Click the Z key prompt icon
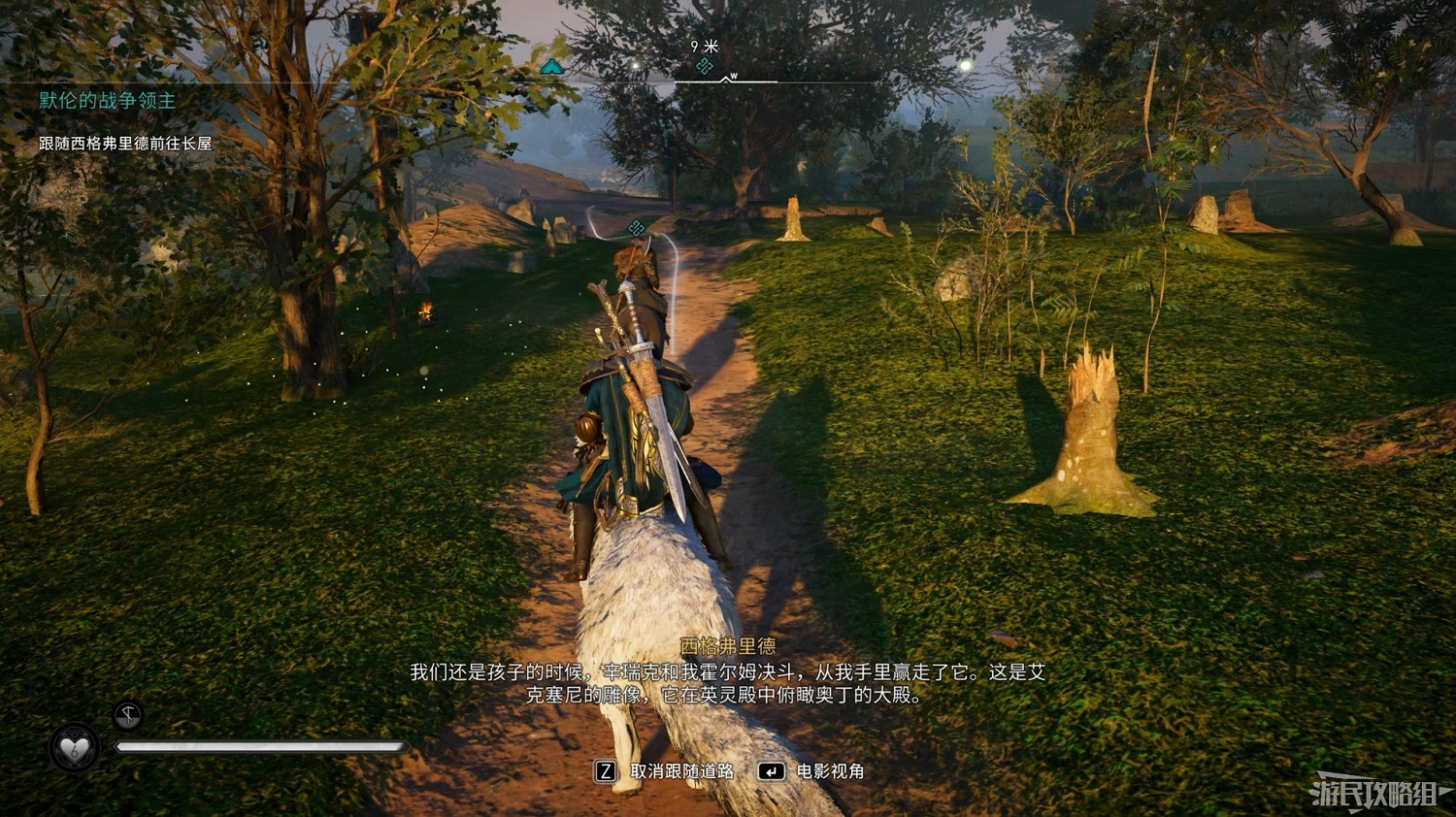The width and height of the screenshot is (1456, 817). 606,772
